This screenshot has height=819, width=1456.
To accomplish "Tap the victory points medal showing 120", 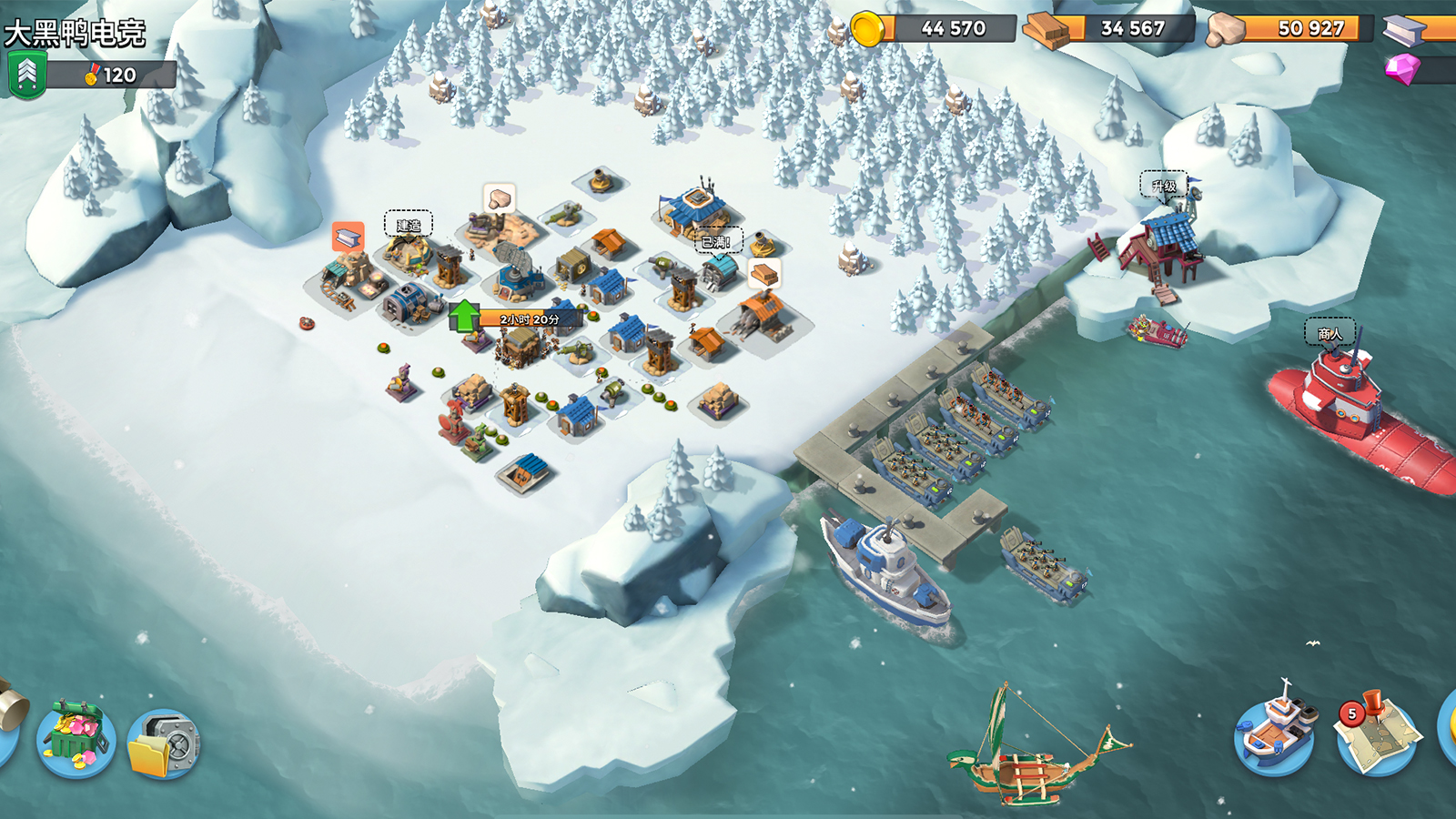I will [x=113, y=75].
